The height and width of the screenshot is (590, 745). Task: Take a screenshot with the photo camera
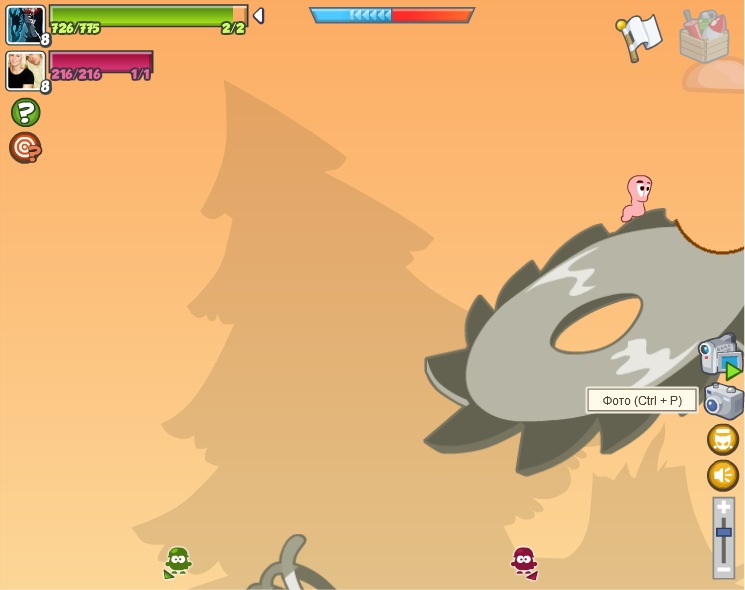coord(723,401)
